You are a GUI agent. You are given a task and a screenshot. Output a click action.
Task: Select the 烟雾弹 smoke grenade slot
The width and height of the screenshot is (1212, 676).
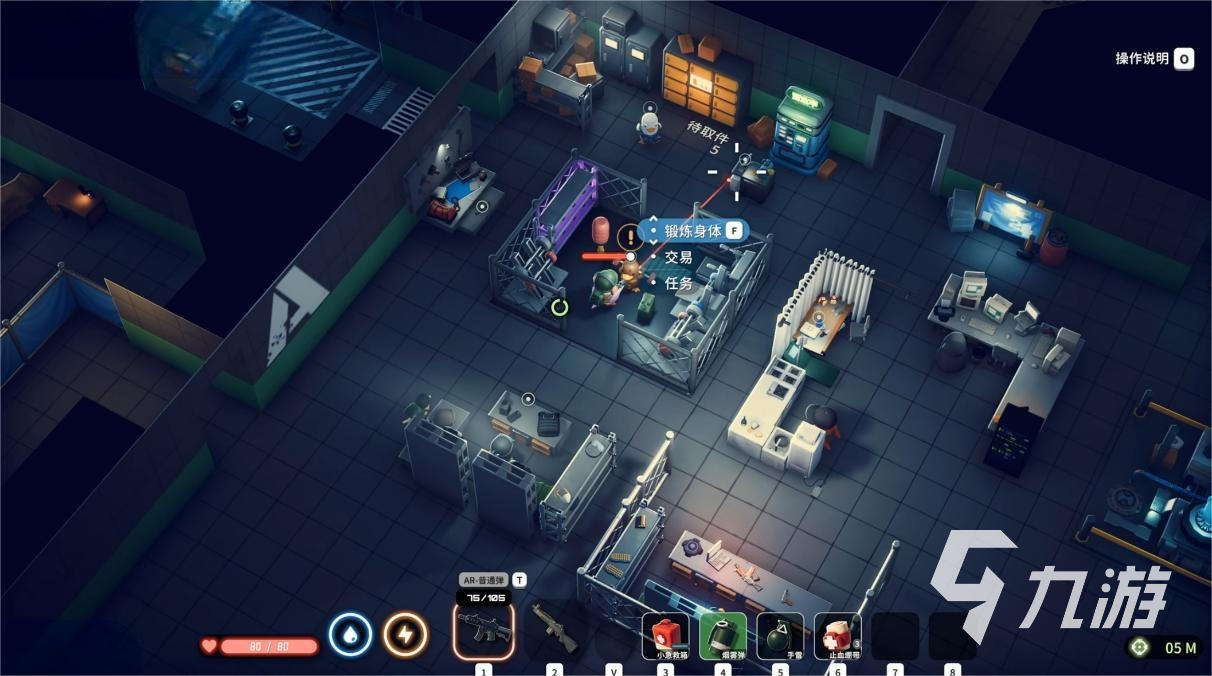tap(723, 636)
